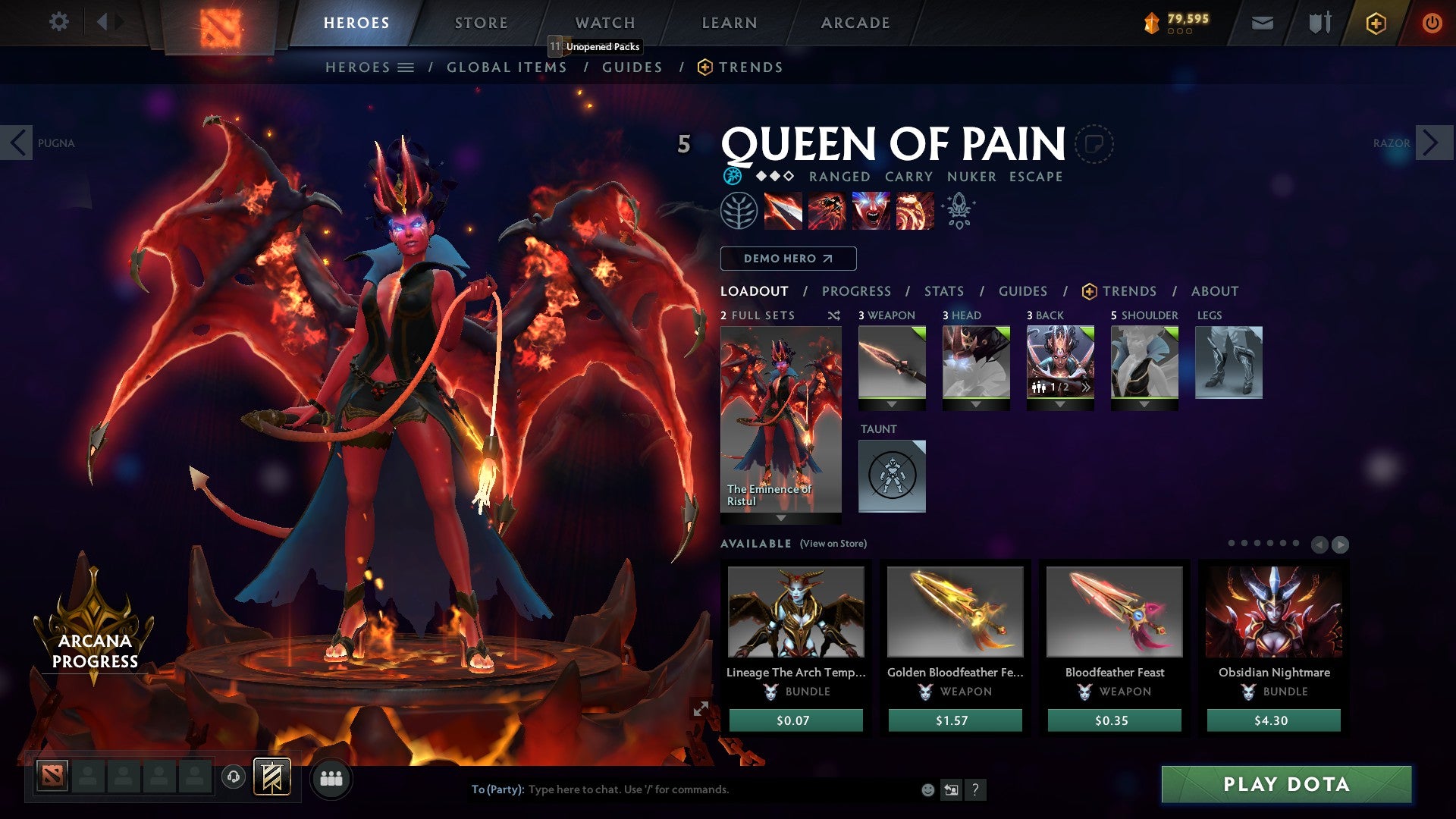
Task: Expand the Heroes hamburger menu
Action: (x=406, y=67)
